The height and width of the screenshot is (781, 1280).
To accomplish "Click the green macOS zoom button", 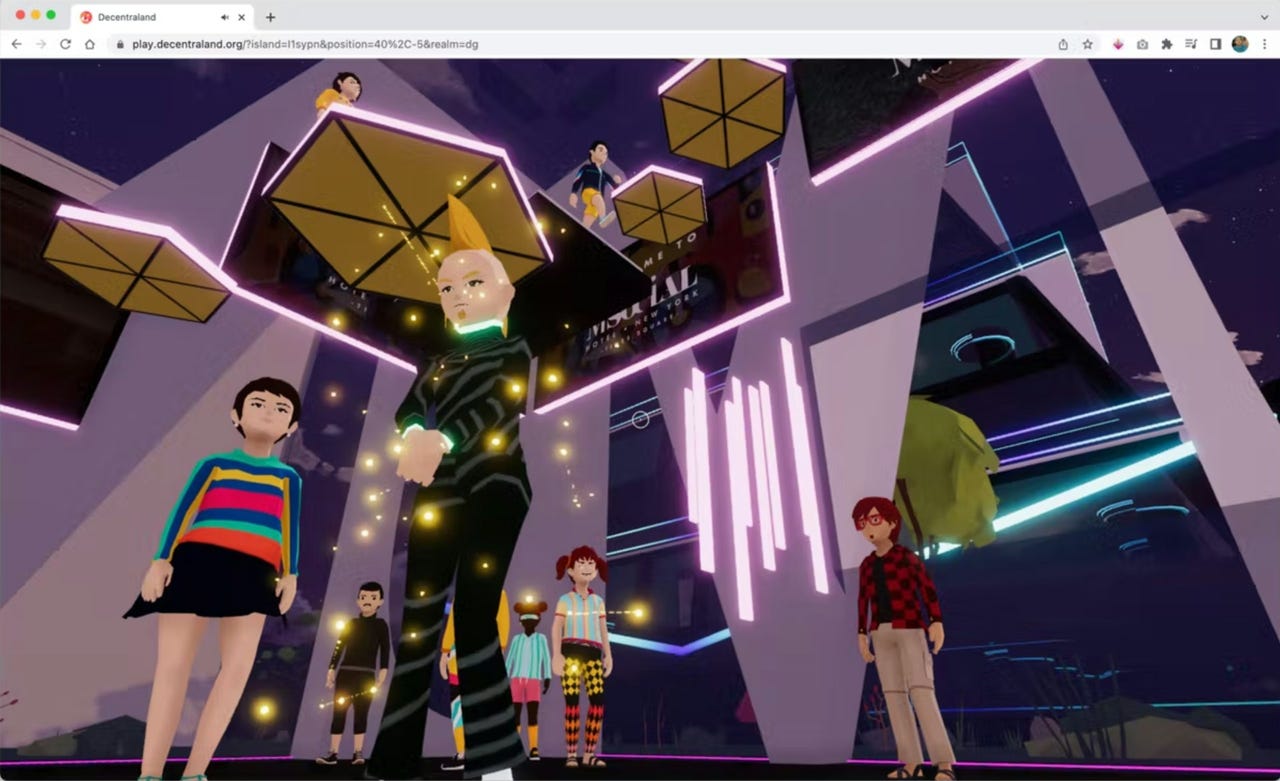I will [49, 16].
